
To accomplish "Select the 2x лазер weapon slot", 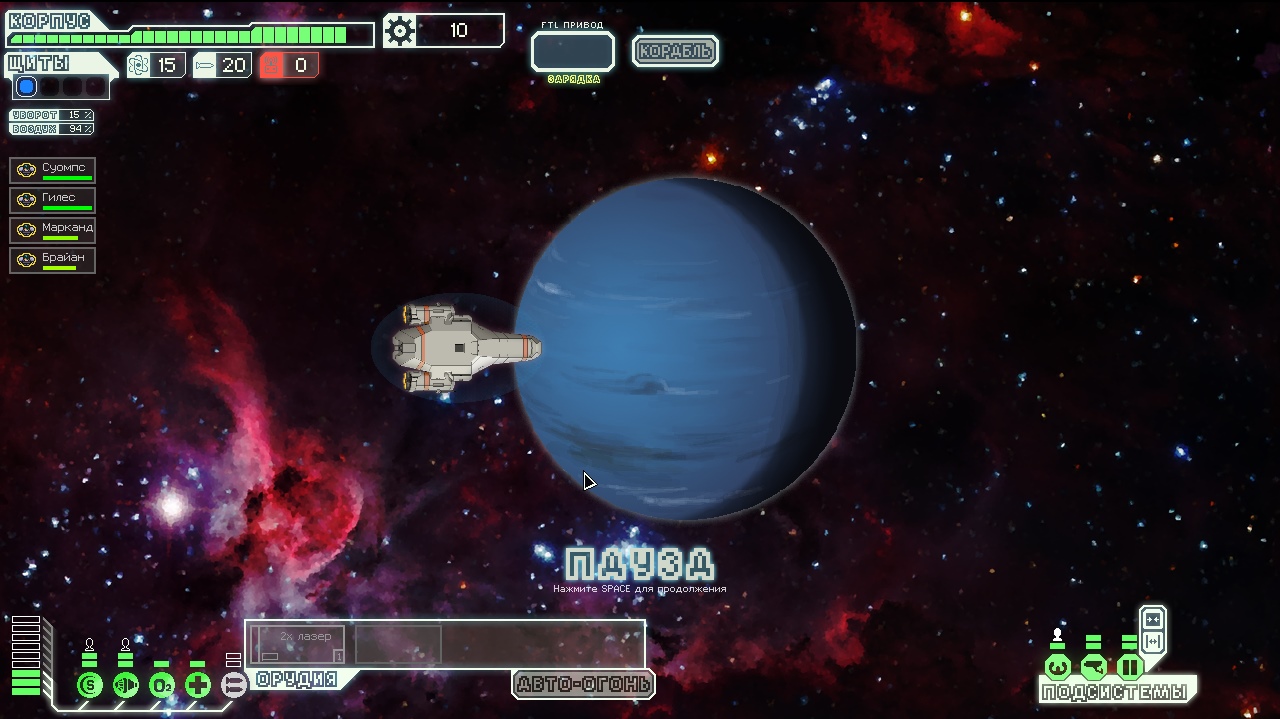I will [298, 644].
